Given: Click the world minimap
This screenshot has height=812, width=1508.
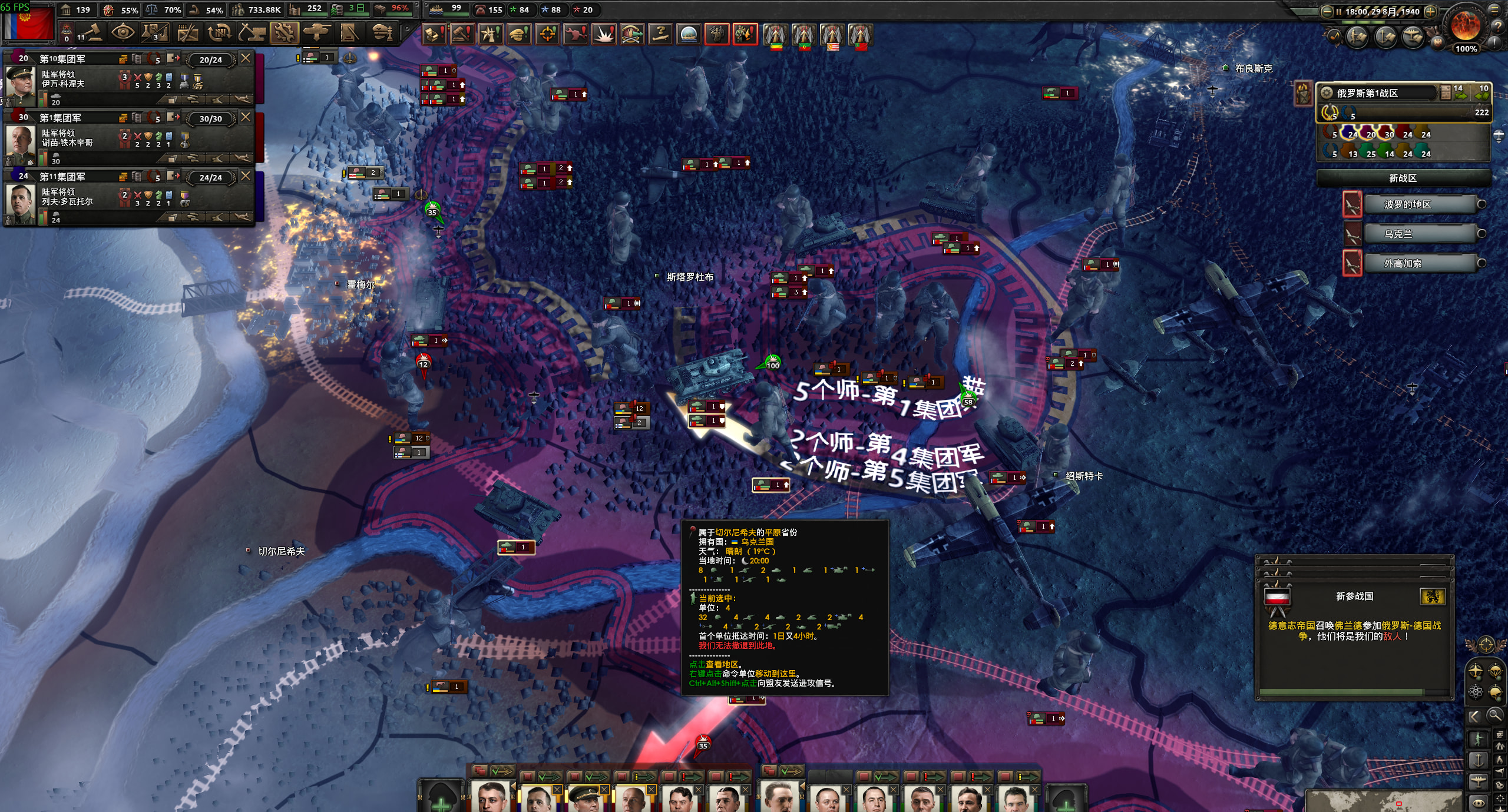Looking at the screenshot, I should (1384, 801).
